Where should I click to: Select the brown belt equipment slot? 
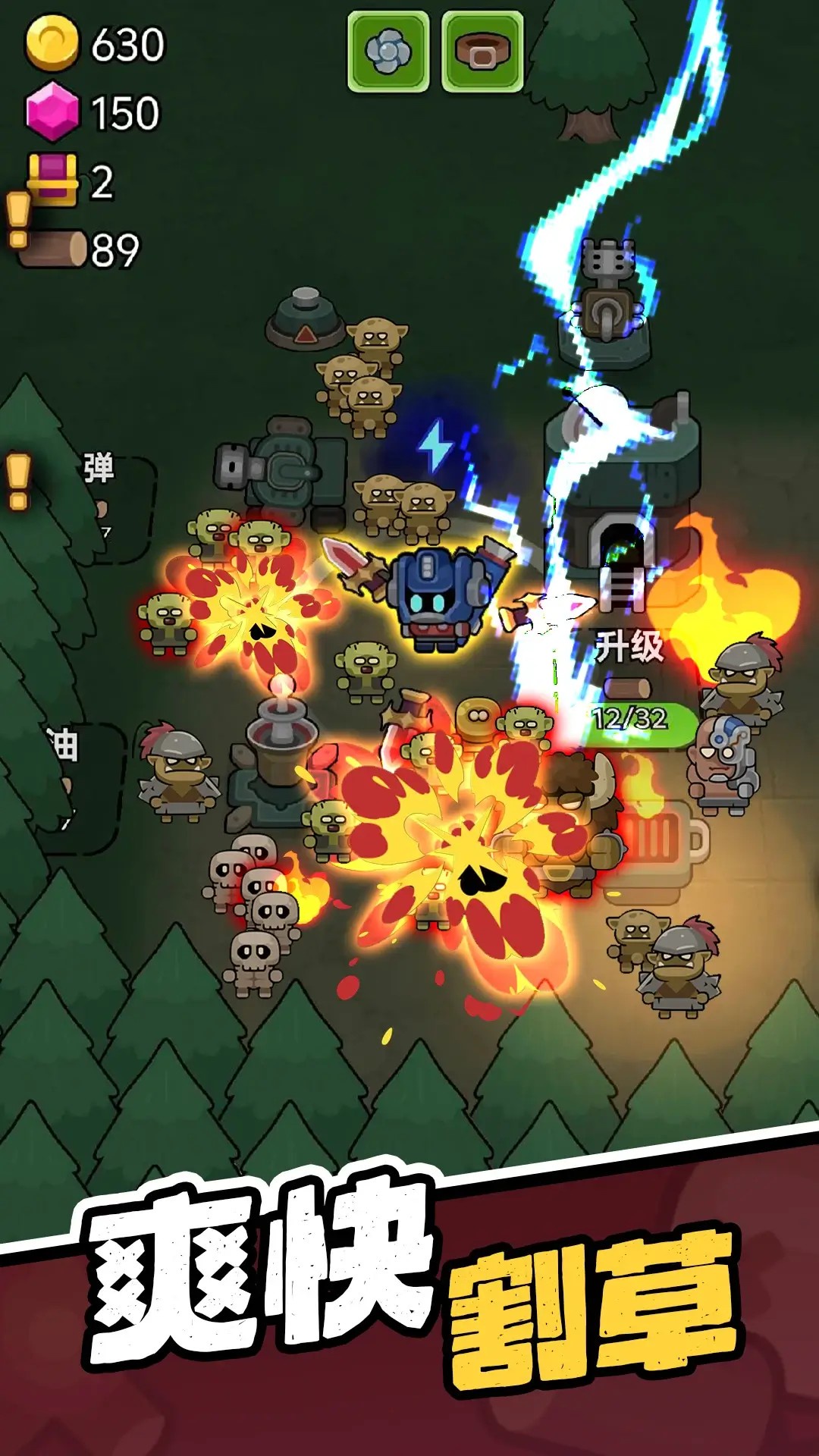(x=482, y=52)
